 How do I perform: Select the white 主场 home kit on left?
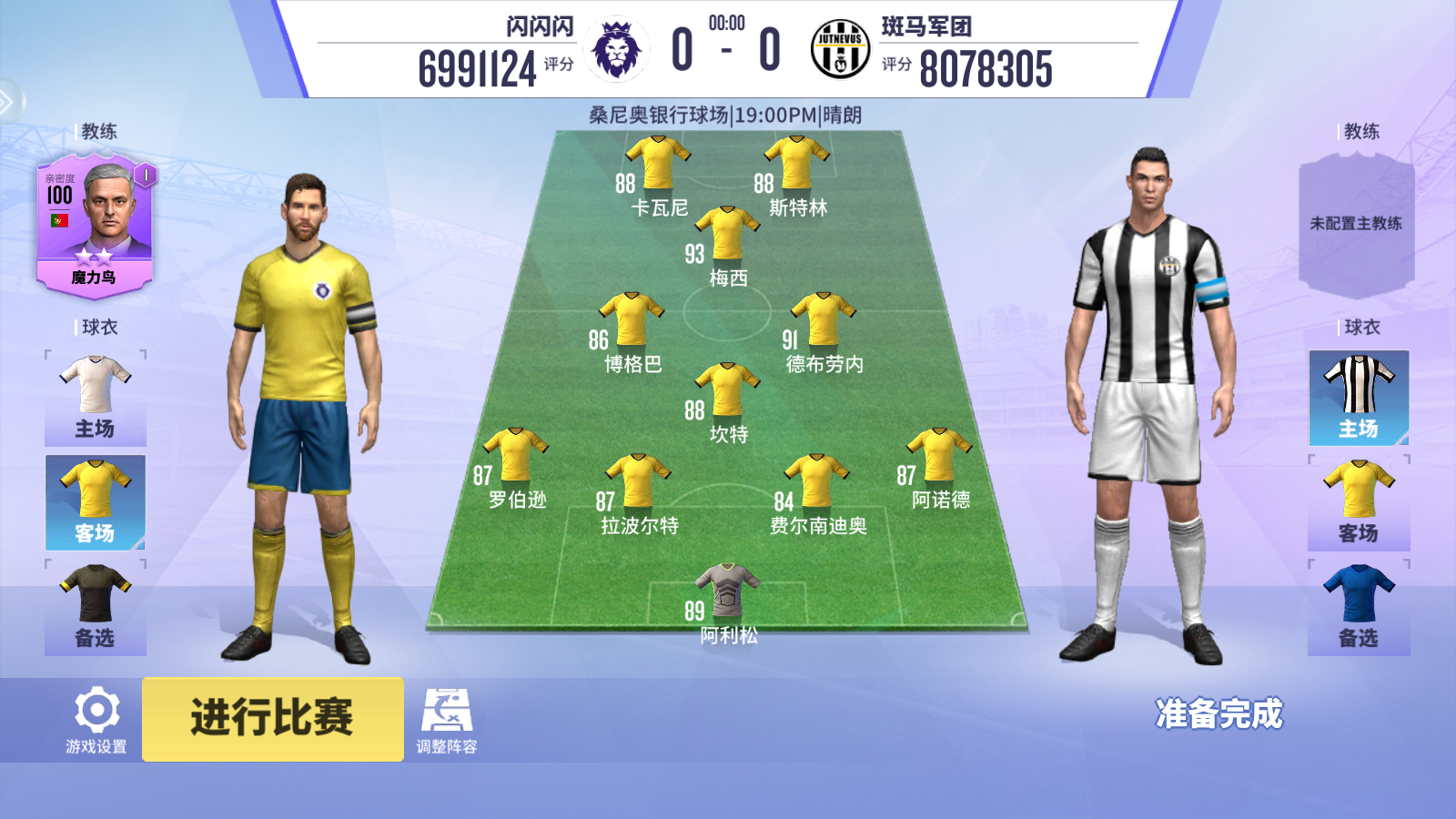click(96, 398)
